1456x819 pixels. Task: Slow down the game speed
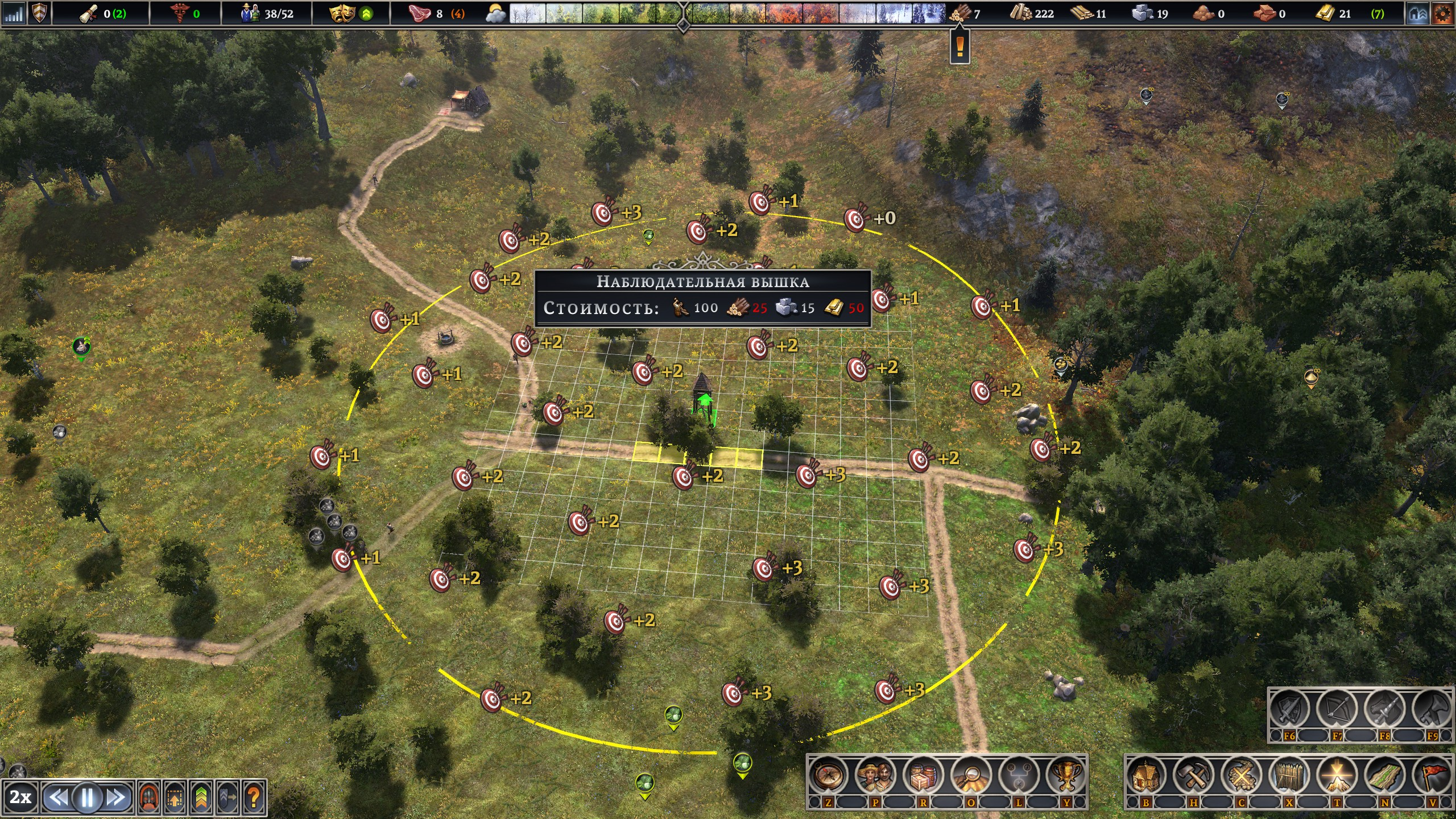pyautogui.click(x=57, y=798)
